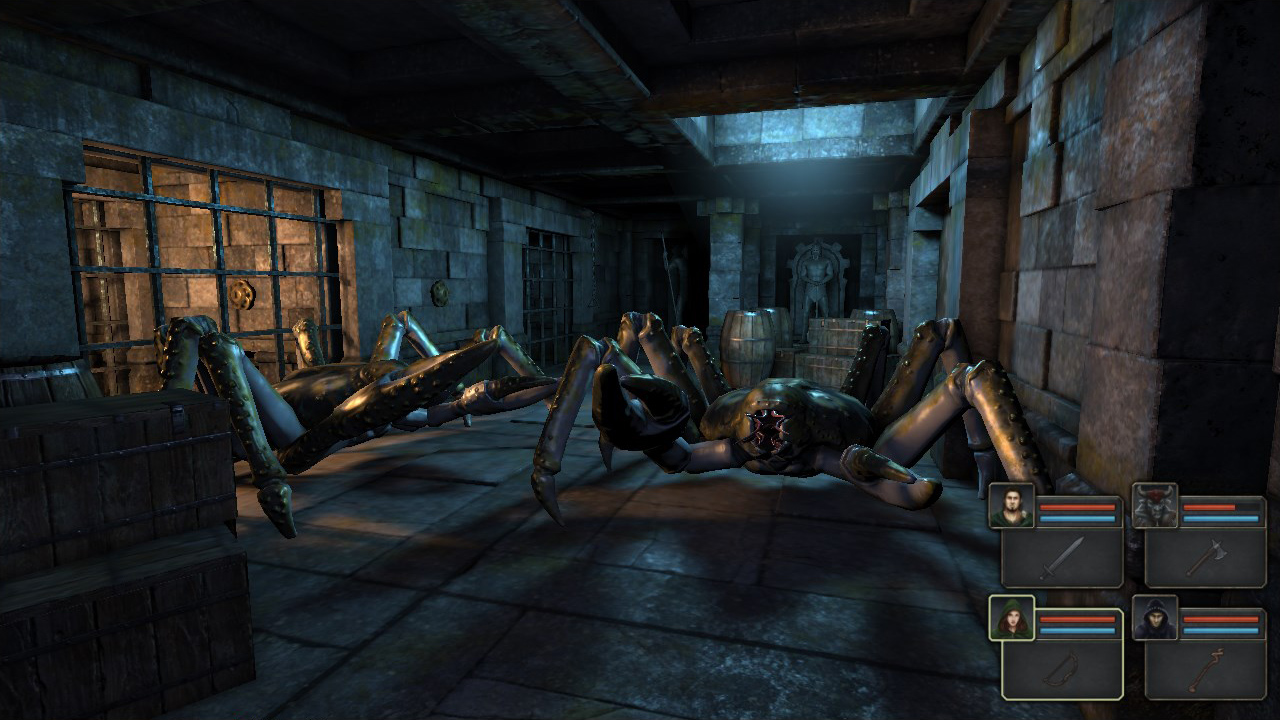Click the round shield on left wall
This screenshot has width=1280, height=720.
240,295
